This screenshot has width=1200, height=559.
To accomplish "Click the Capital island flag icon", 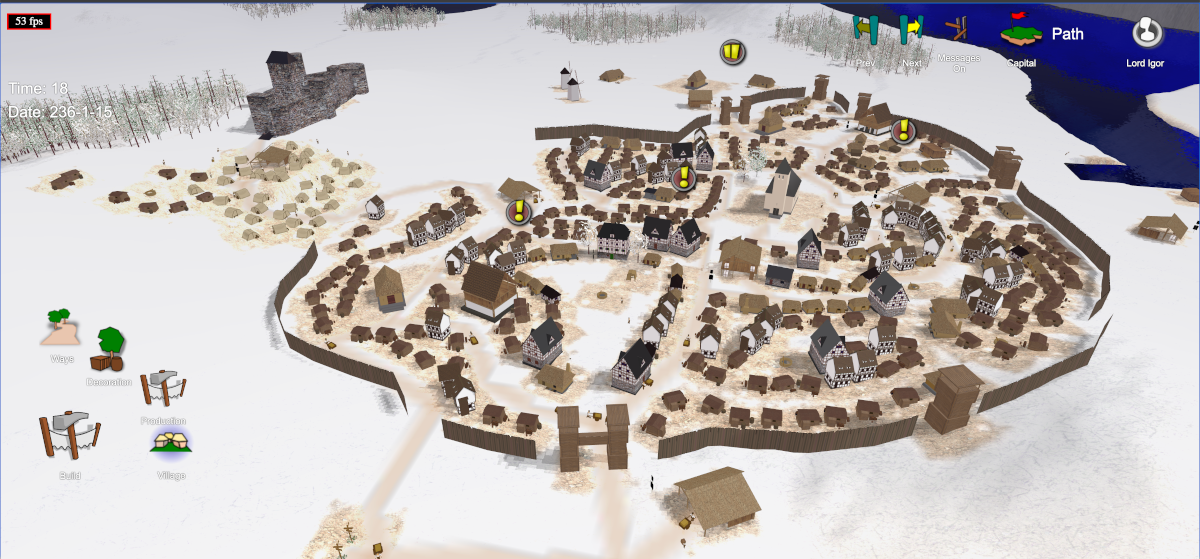I will (x=1021, y=32).
